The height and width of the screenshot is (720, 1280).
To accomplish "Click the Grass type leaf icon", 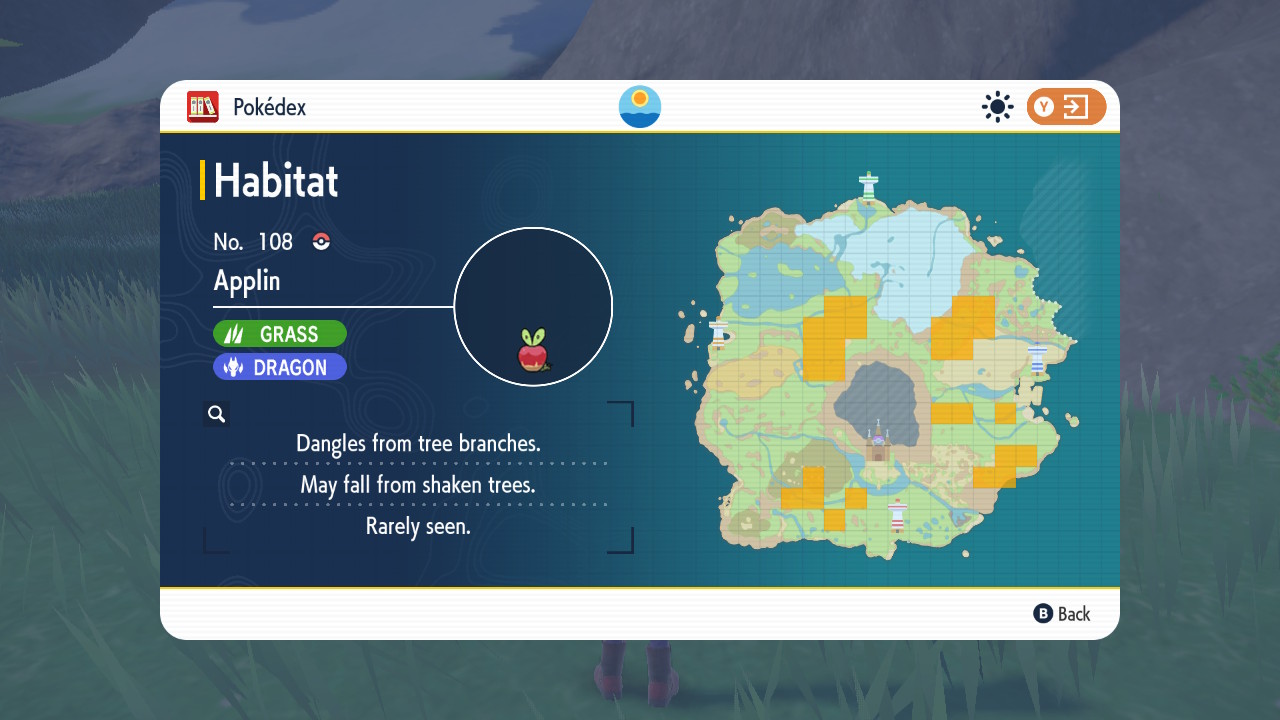I will tap(233, 333).
